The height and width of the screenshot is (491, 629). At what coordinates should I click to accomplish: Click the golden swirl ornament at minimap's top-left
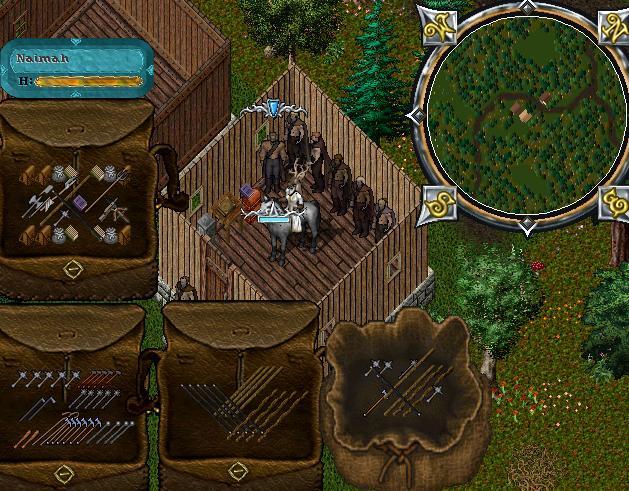click(436, 24)
